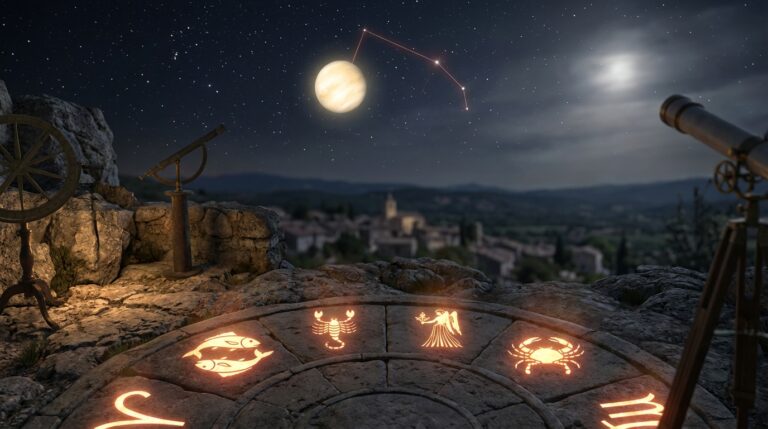This screenshot has width=768, height=429.
Task: Pick the glowing Cancer crab tile
Action: tap(545, 354)
